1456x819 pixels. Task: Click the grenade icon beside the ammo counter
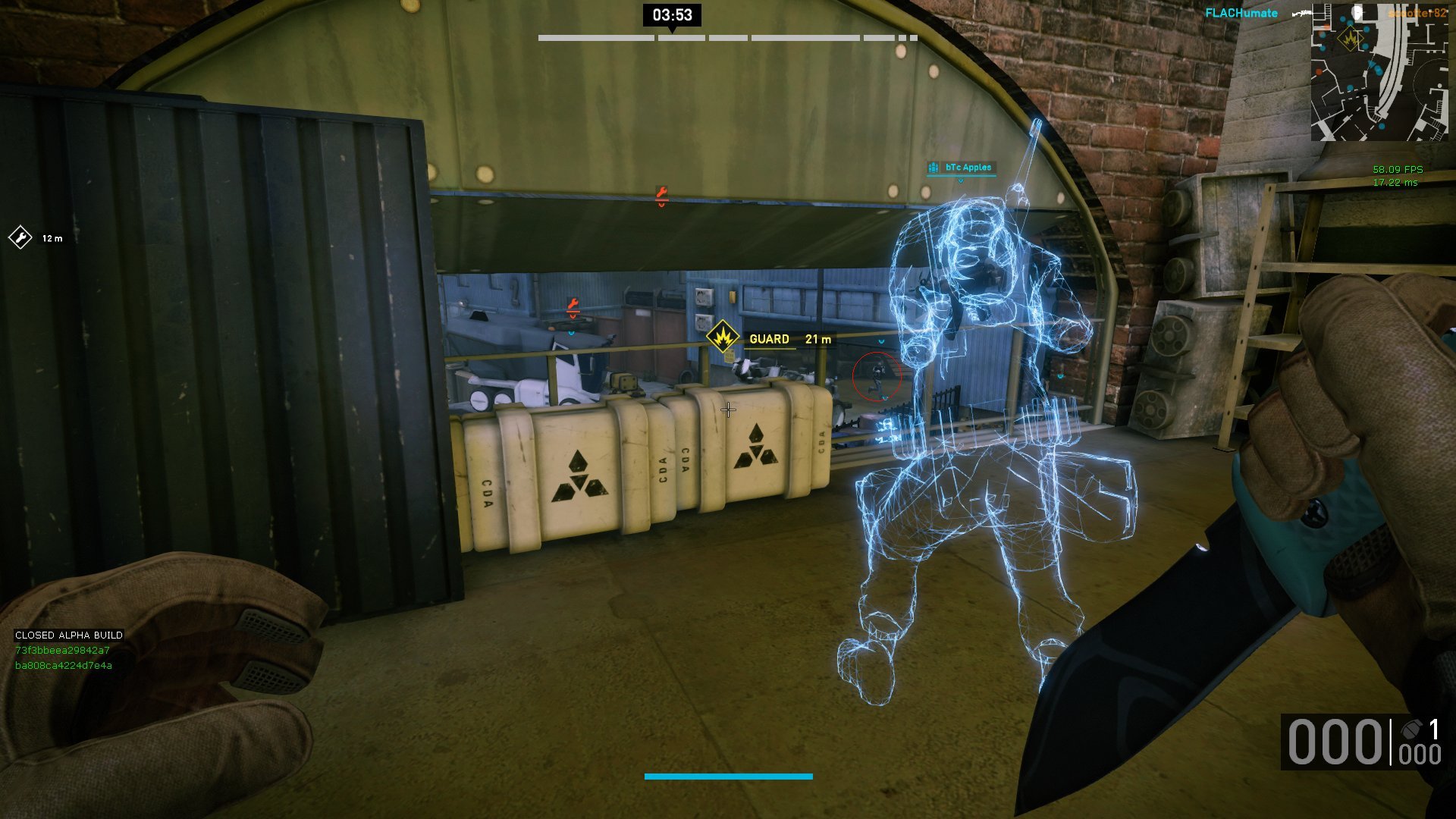pyautogui.click(x=1411, y=730)
